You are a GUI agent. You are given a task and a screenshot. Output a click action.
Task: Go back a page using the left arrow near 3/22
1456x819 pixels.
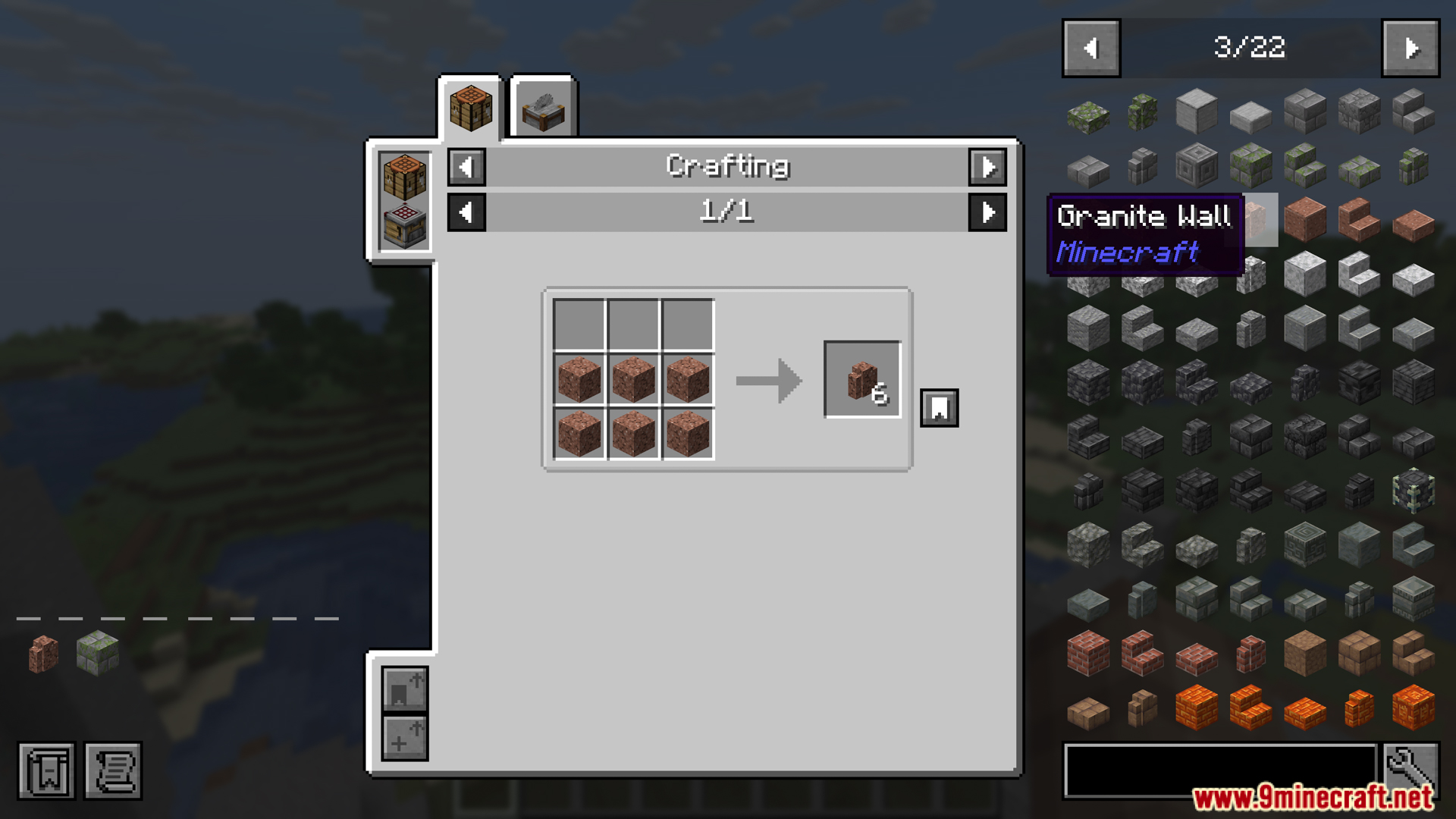click(1090, 47)
